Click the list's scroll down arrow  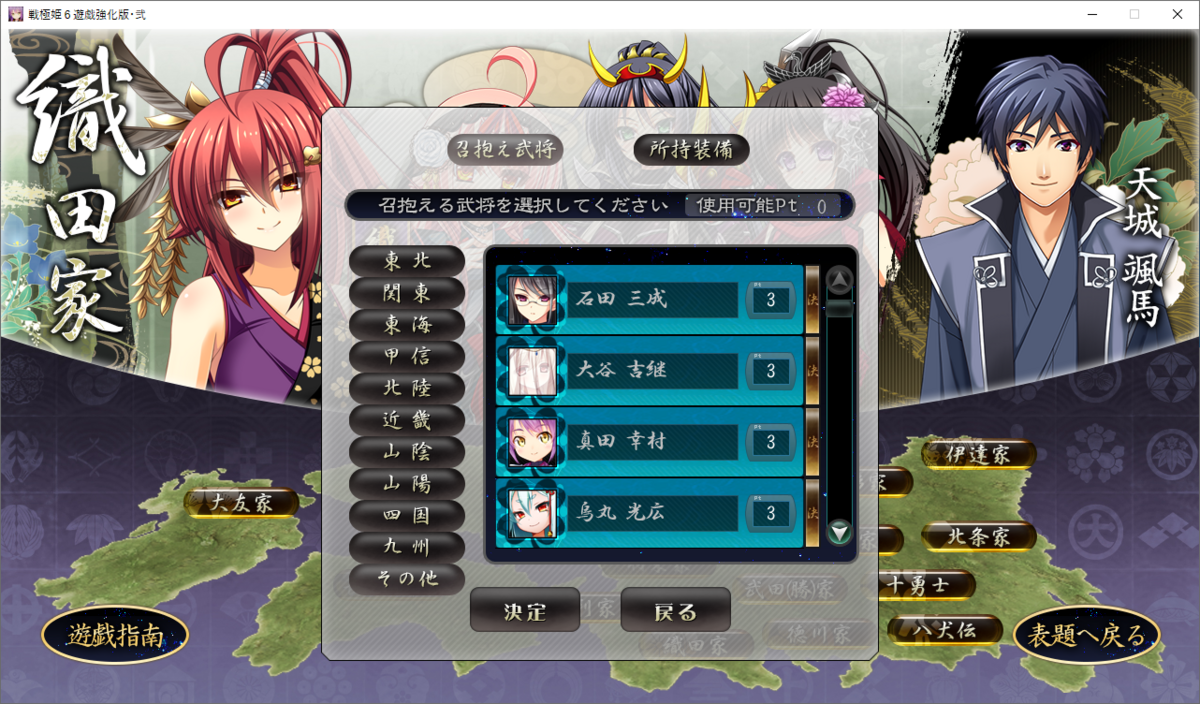tap(840, 531)
